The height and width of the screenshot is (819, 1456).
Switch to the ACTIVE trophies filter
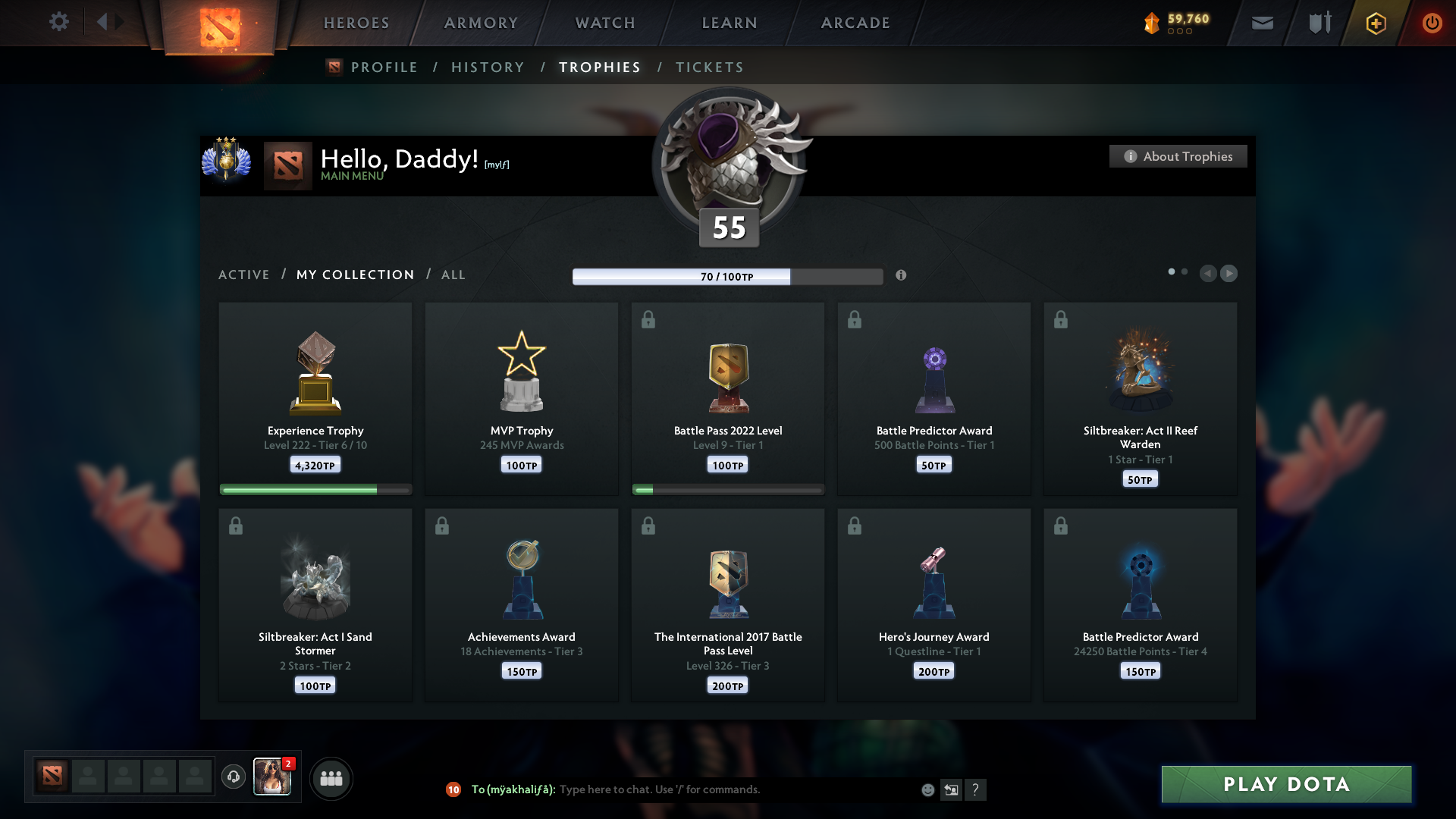[244, 275]
